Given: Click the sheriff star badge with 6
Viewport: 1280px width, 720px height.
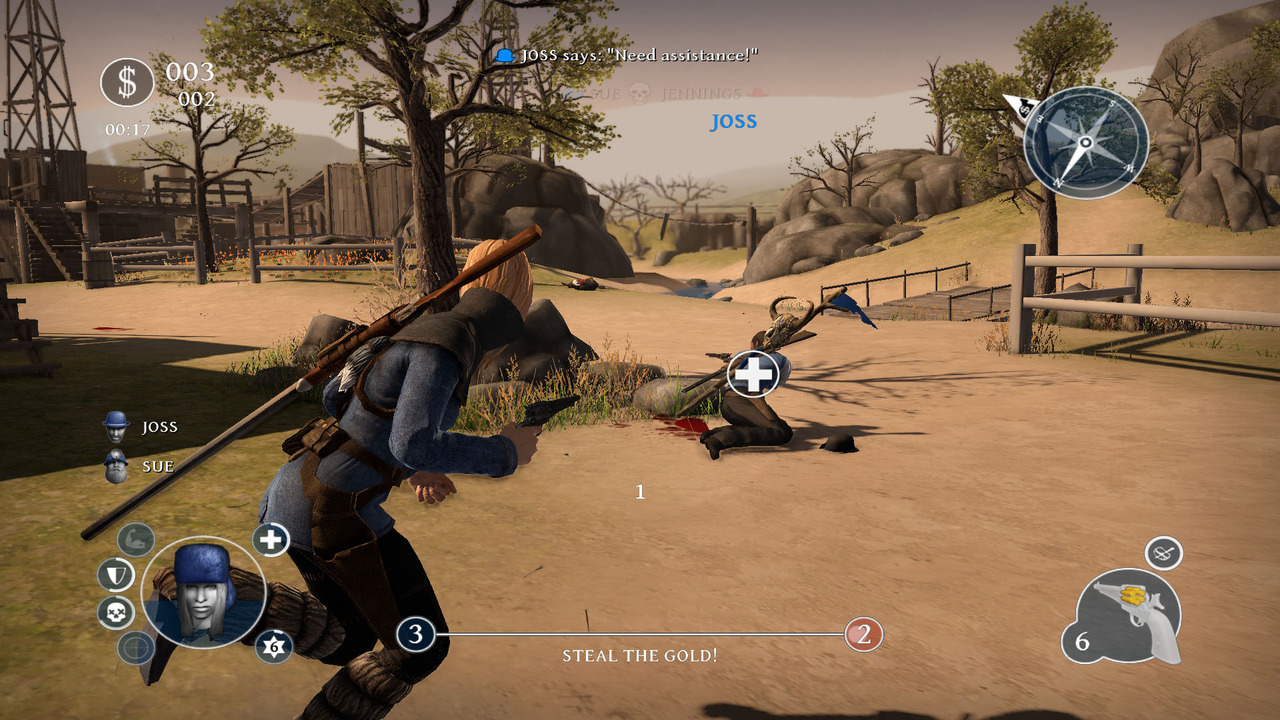Looking at the screenshot, I should pyautogui.click(x=273, y=647).
